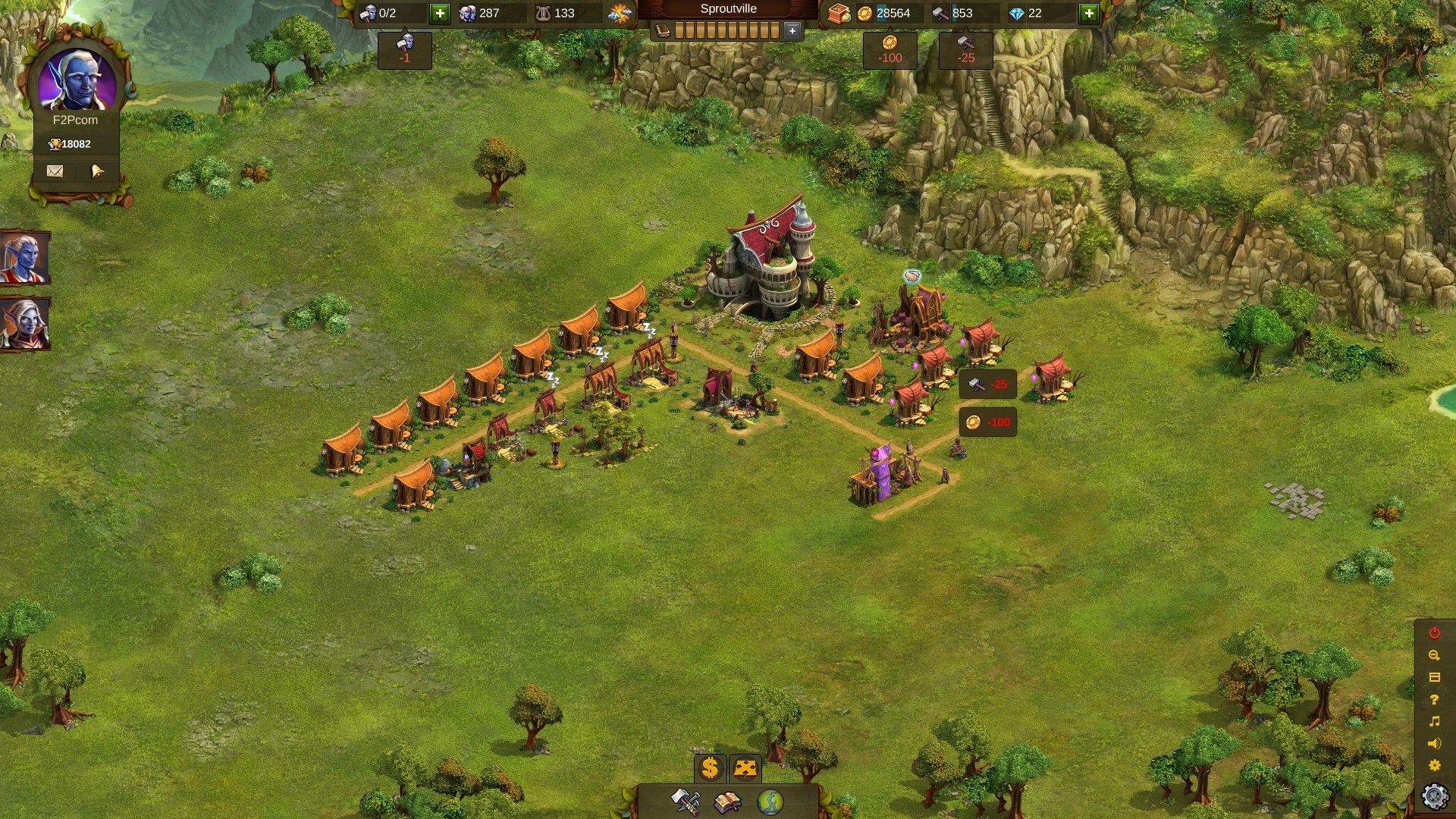Activate the move buildings arrows mode
The image size is (1456, 819).
(745, 768)
